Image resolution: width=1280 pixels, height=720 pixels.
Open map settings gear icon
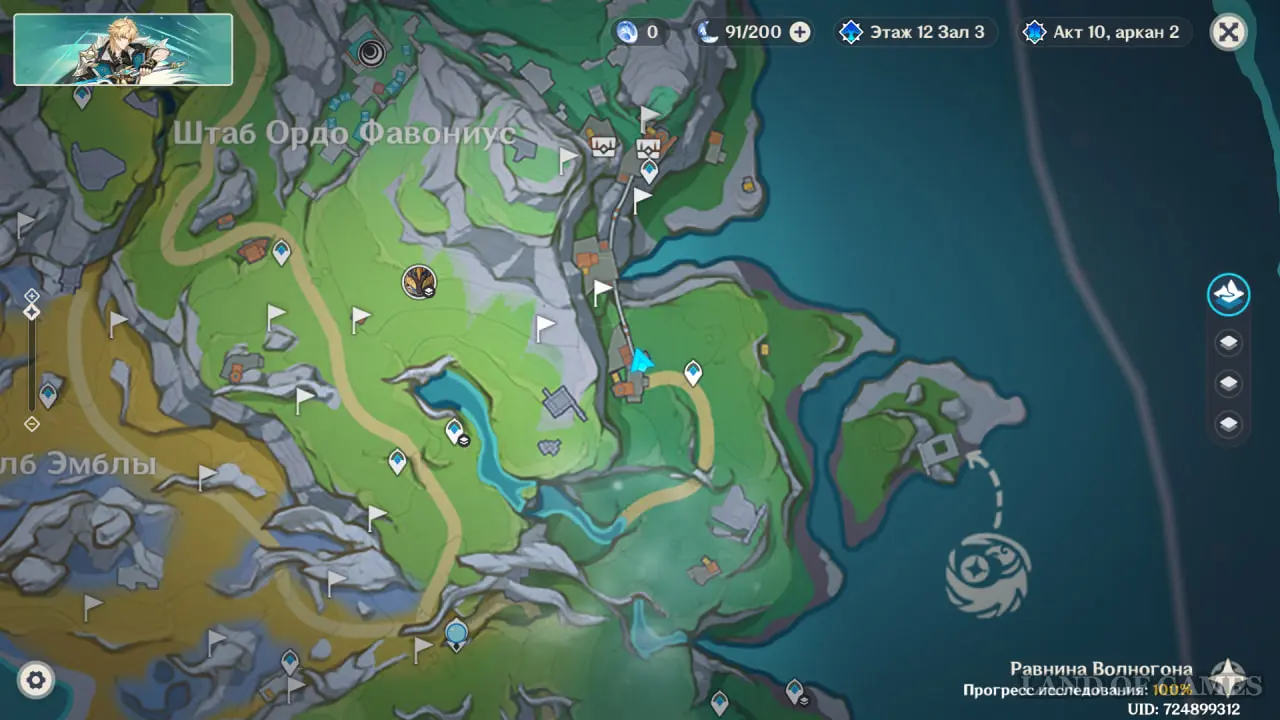36,681
